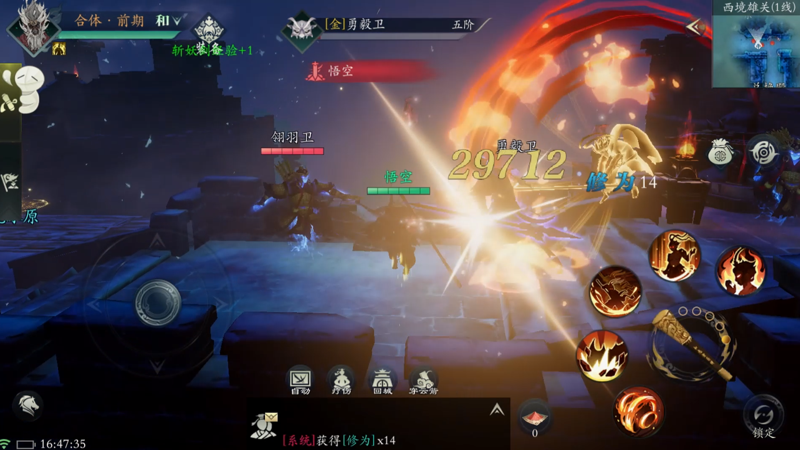The image size is (800, 450).
Task: Open the mail envelope chat icon
Action: 265,424
